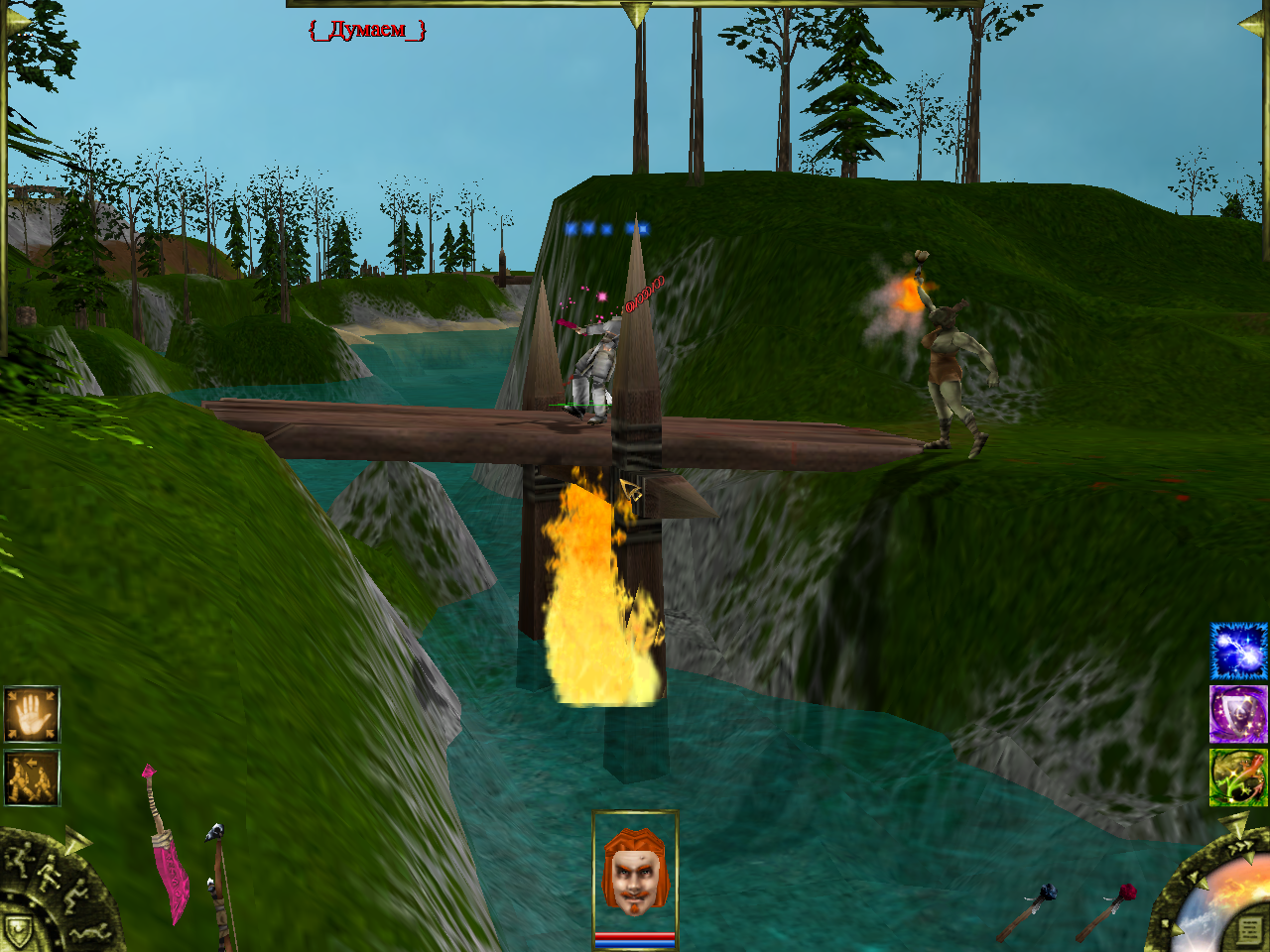Pick the blue-tipped wand
1270x952 pixels.
1032,910
